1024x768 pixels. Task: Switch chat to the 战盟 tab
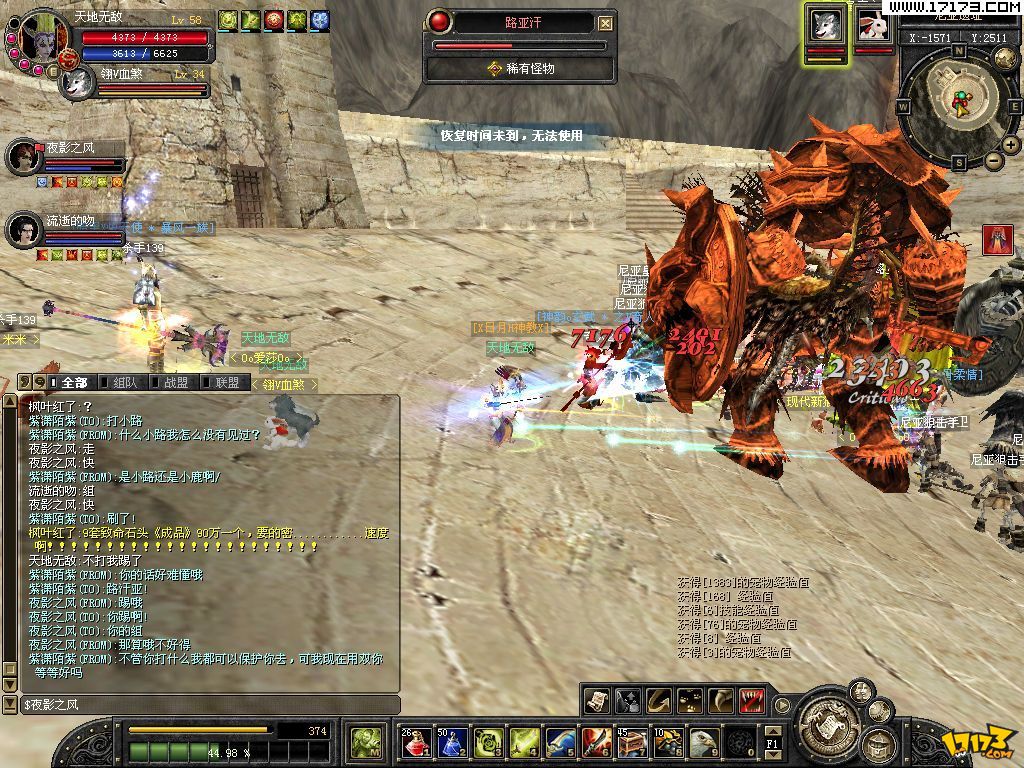click(175, 382)
